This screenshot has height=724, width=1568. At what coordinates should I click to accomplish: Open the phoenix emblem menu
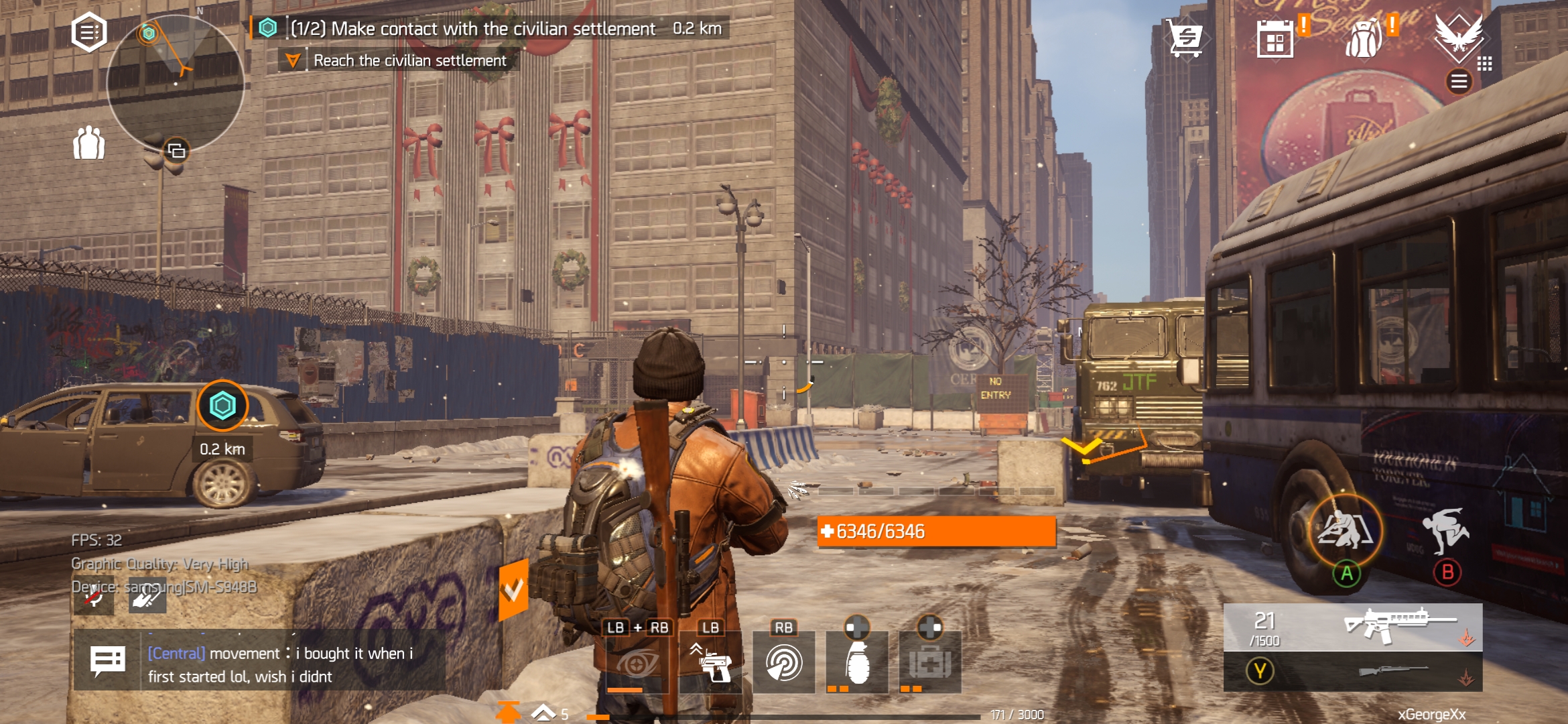[x=1458, y=34]
